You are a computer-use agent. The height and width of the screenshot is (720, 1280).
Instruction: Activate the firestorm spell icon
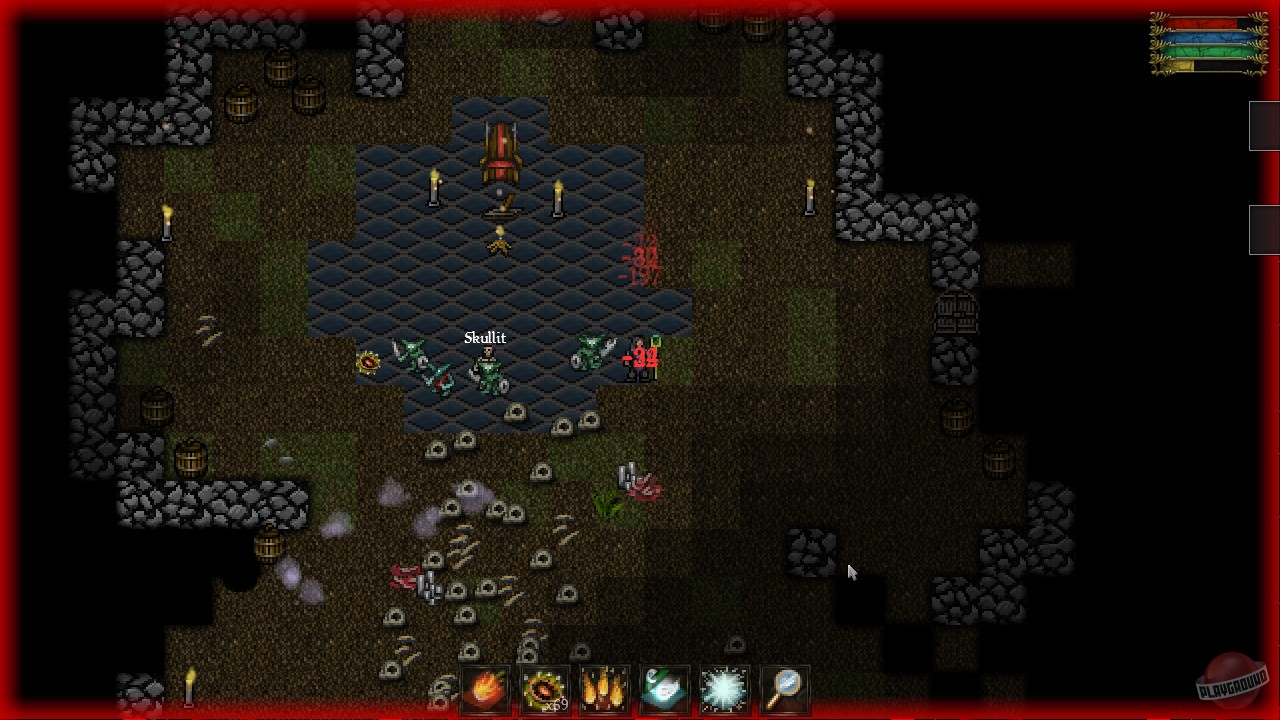tap(605, 688)
